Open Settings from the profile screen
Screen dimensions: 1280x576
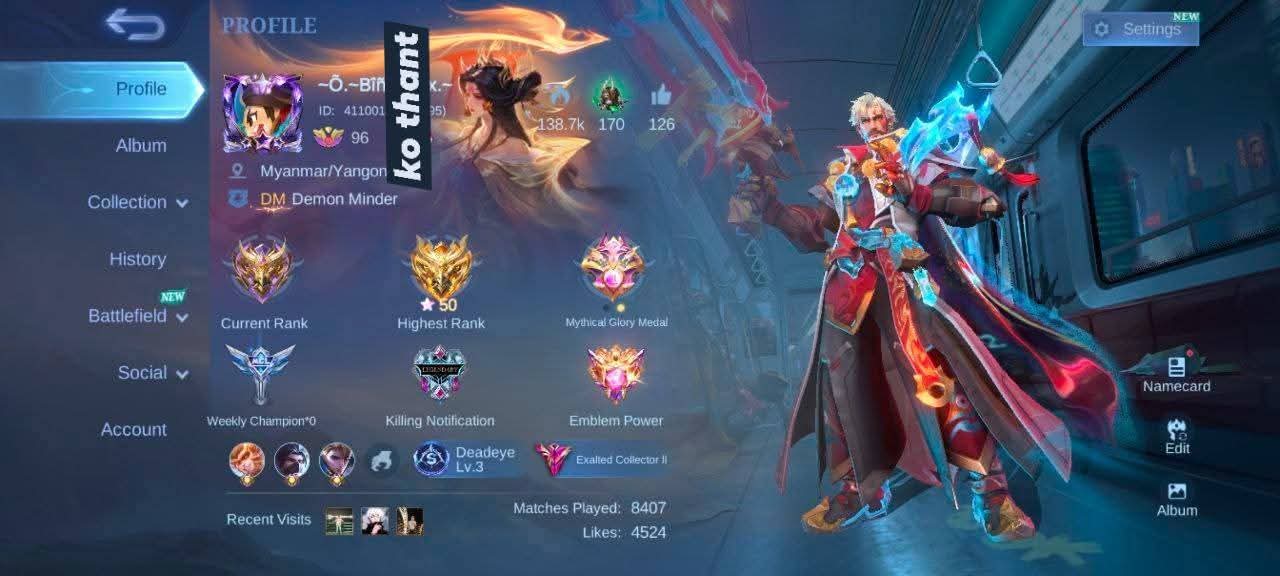click(x=1140, y=29)
